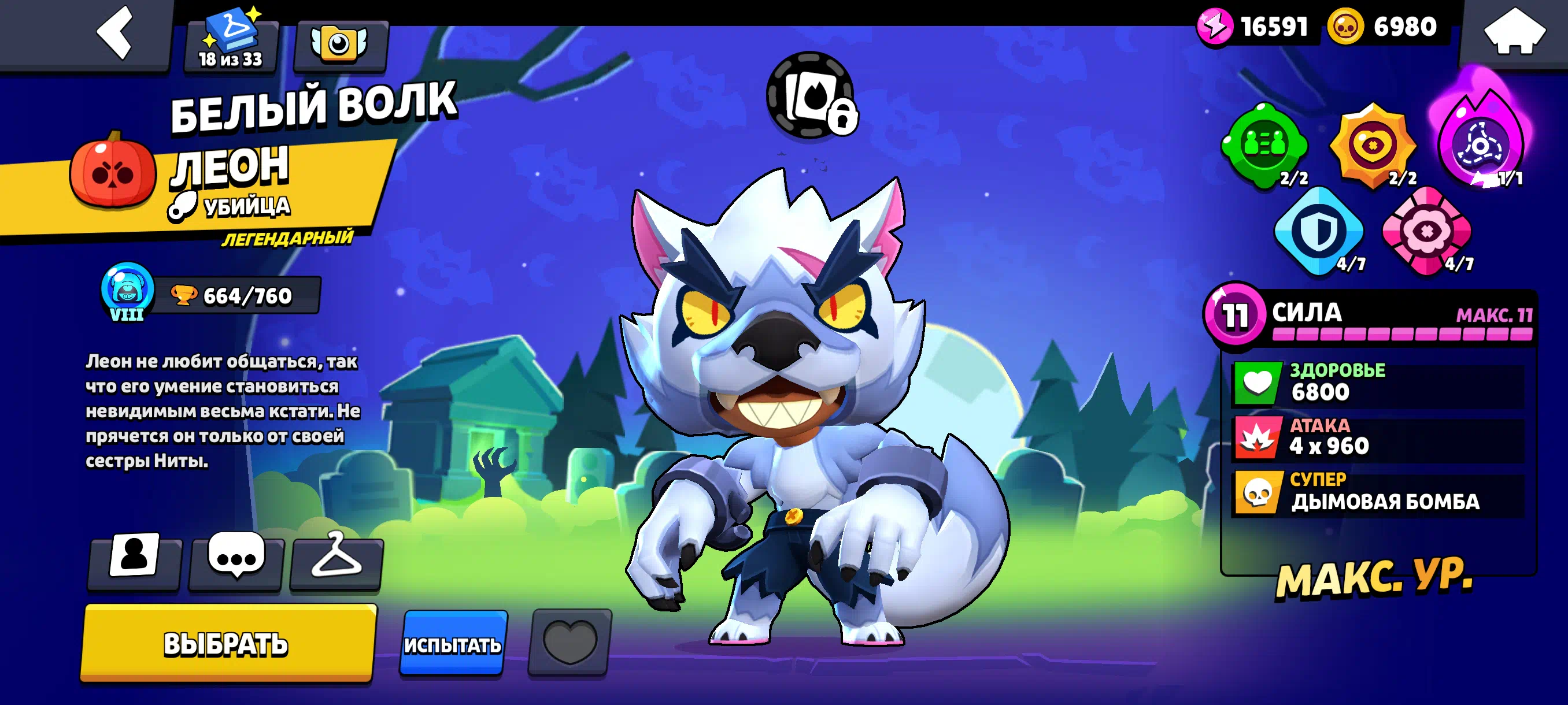1568x705 pixels.
Task: Go back with the white arrow
Action: [x=114, y=33]
